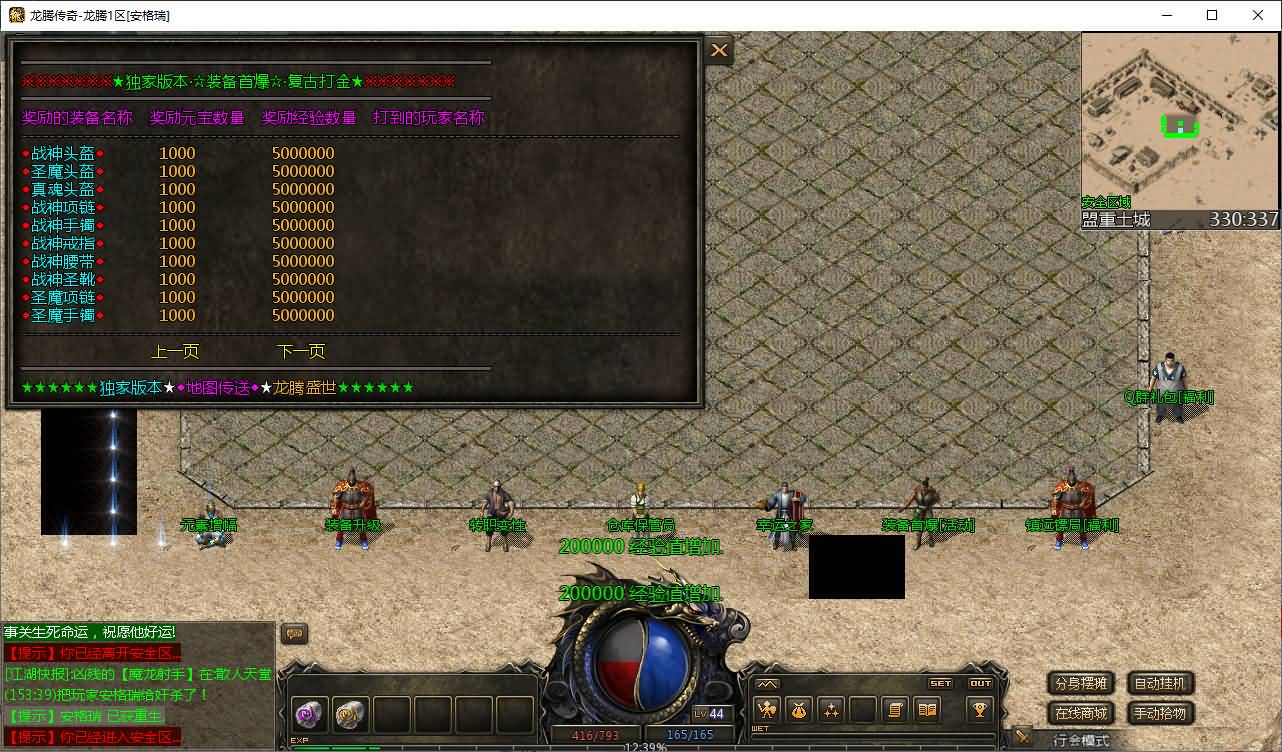The width and height of the screenshot is (1282, 752).
Task: Use the purple scroll in the hotbar
Action: [309, 714]
